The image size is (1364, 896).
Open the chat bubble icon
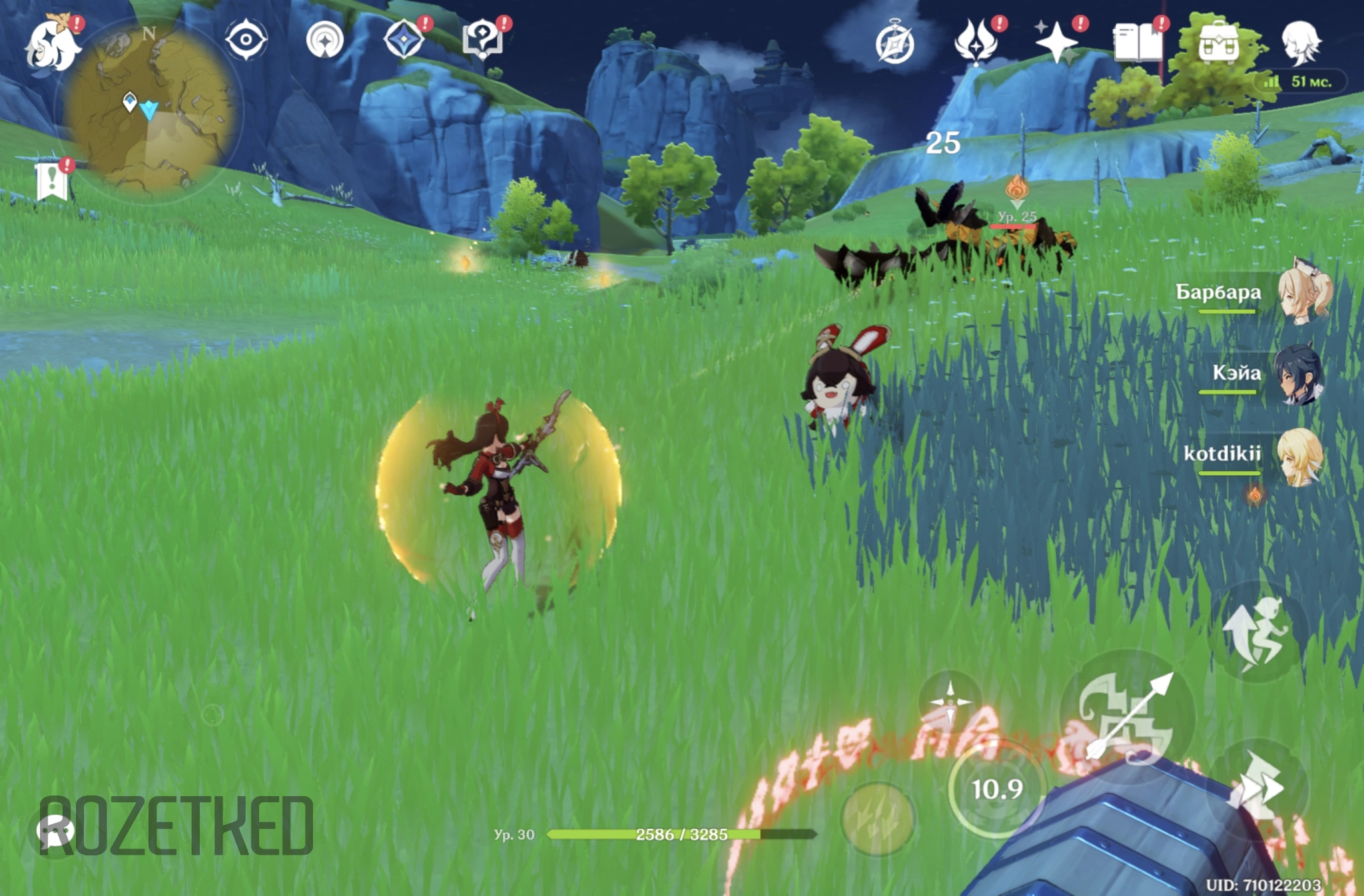click(55, 832)
